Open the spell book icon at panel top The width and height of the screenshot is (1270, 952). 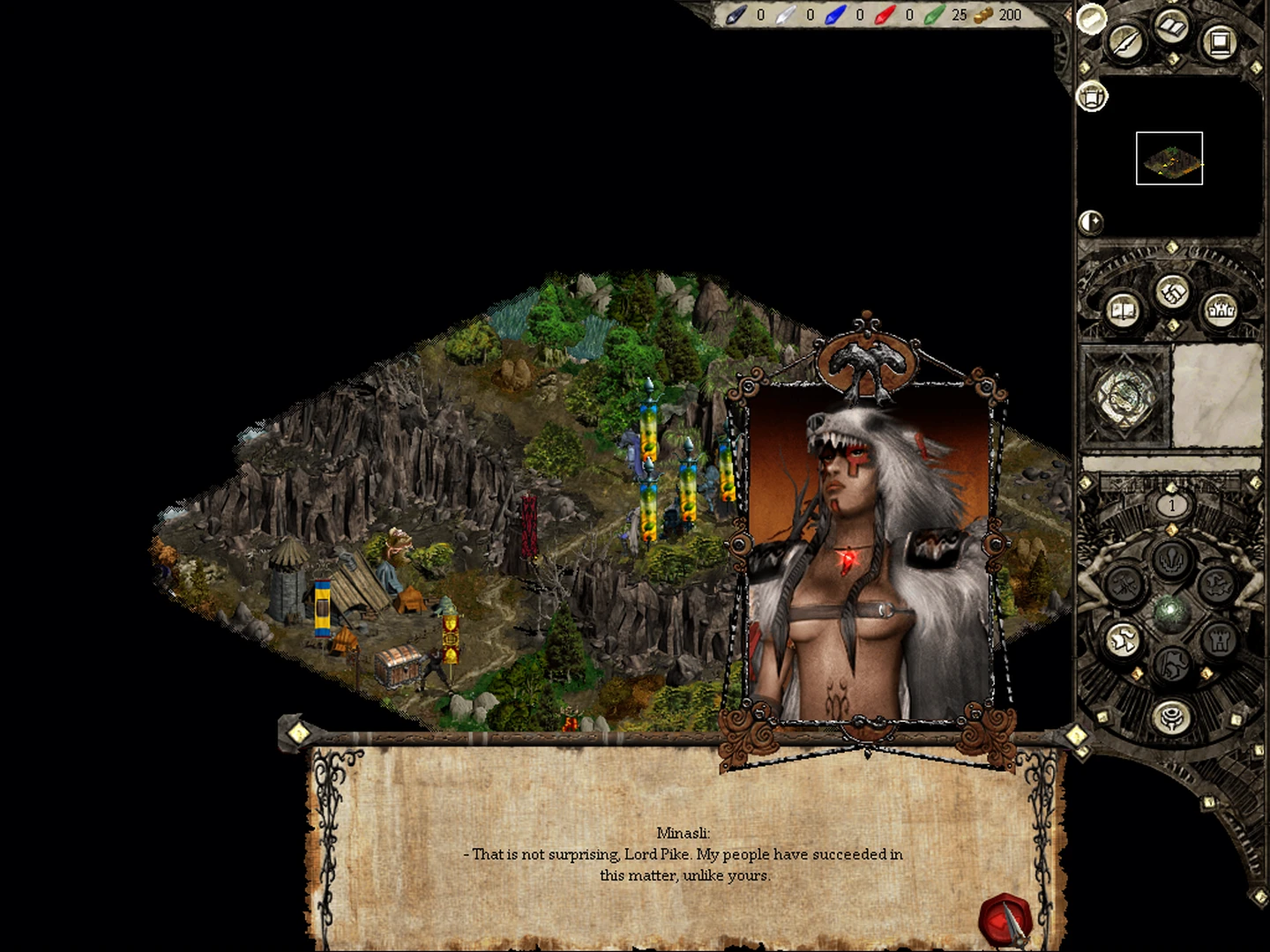pos(1170,27)
